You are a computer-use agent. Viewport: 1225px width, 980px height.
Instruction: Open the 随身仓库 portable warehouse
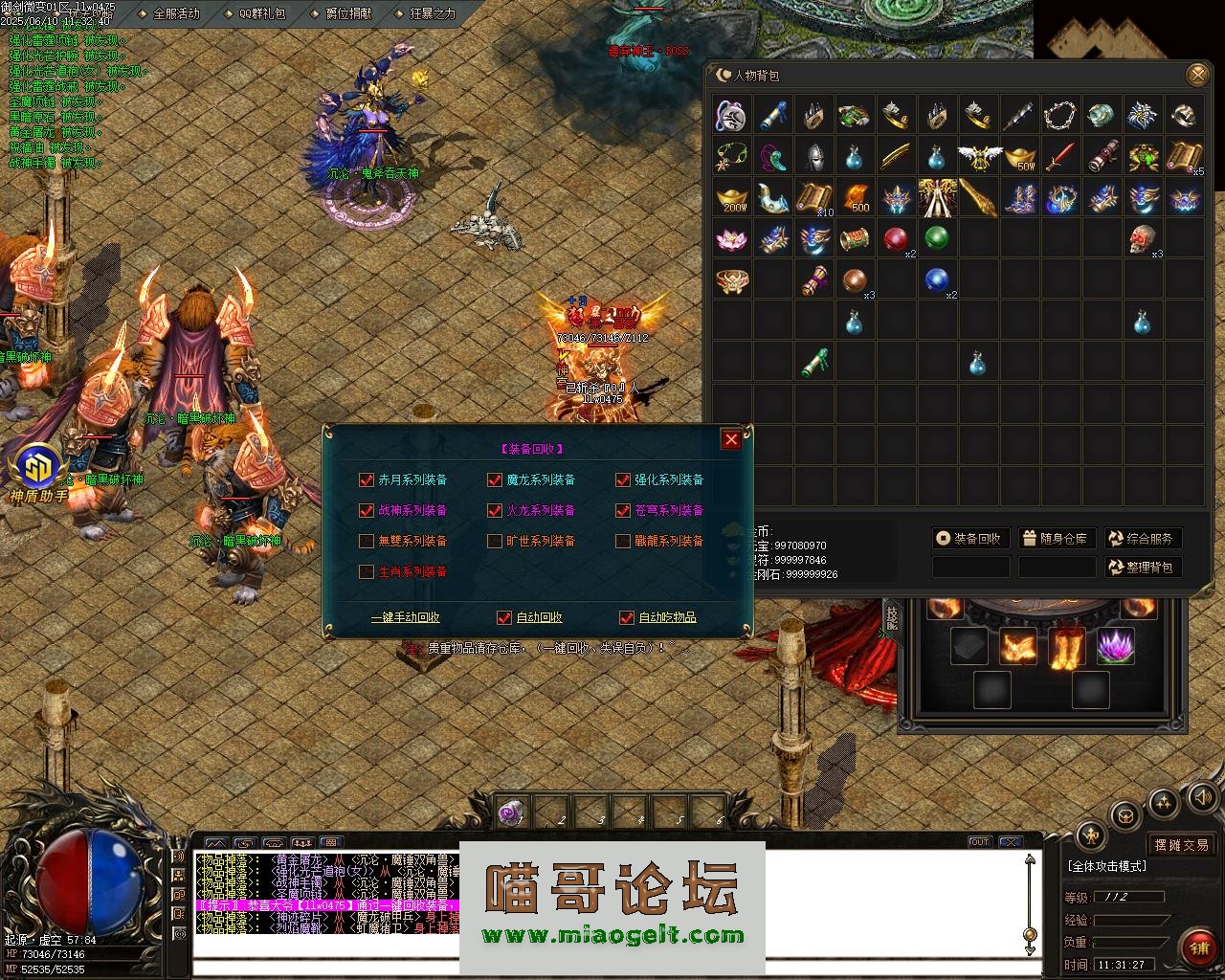(1057, 538)
